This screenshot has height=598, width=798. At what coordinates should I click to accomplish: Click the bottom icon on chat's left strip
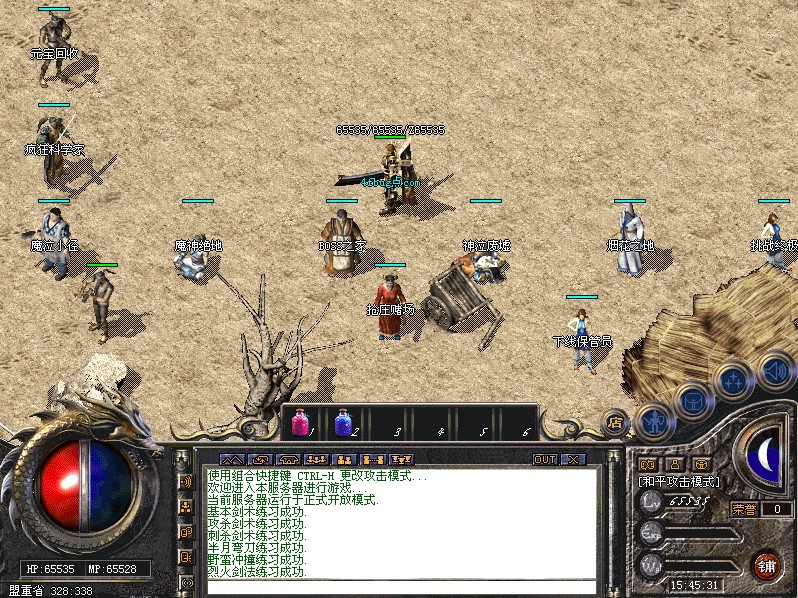point(186,581)
